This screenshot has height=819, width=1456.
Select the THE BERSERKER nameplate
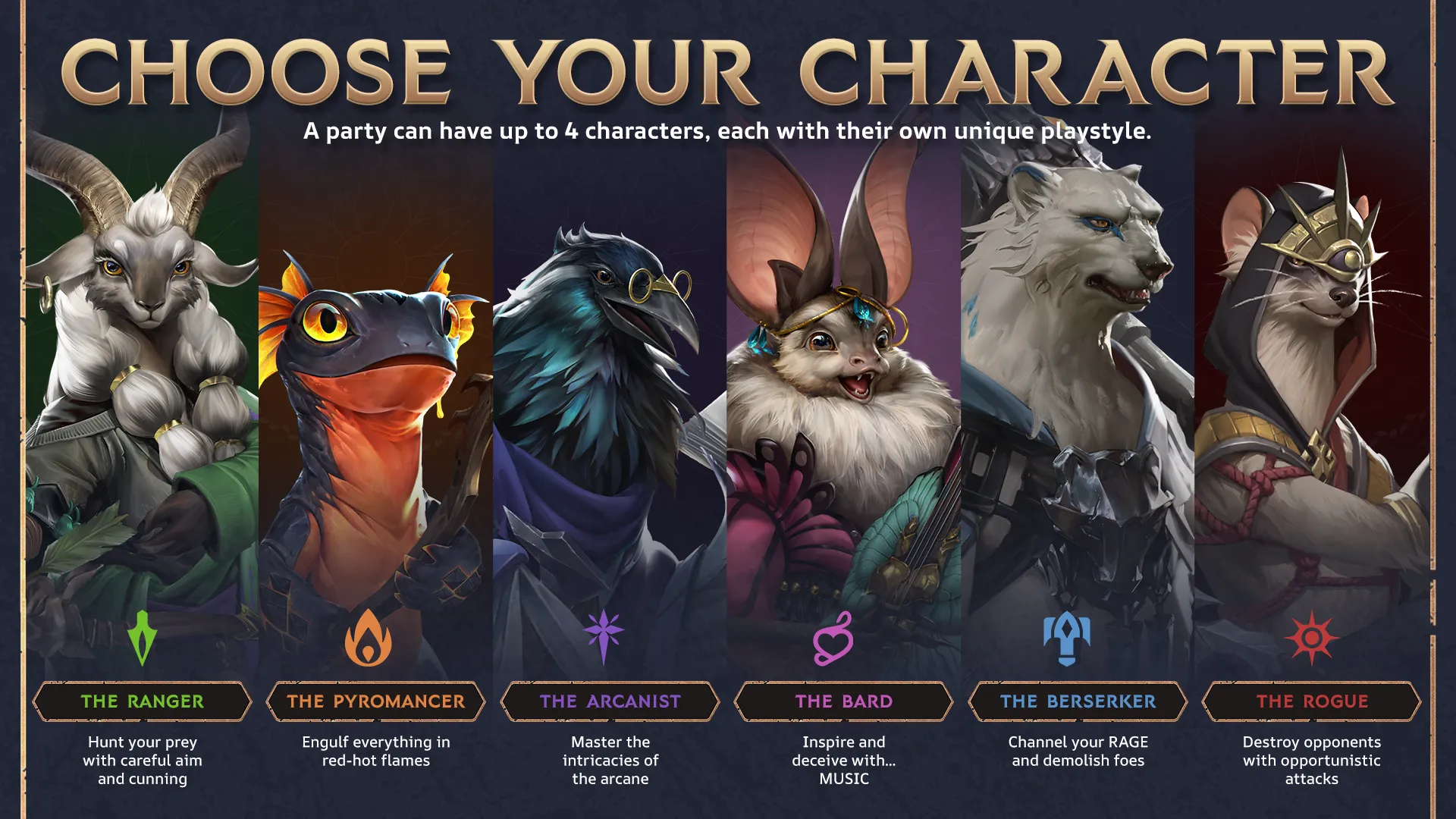coord(1077,701)
